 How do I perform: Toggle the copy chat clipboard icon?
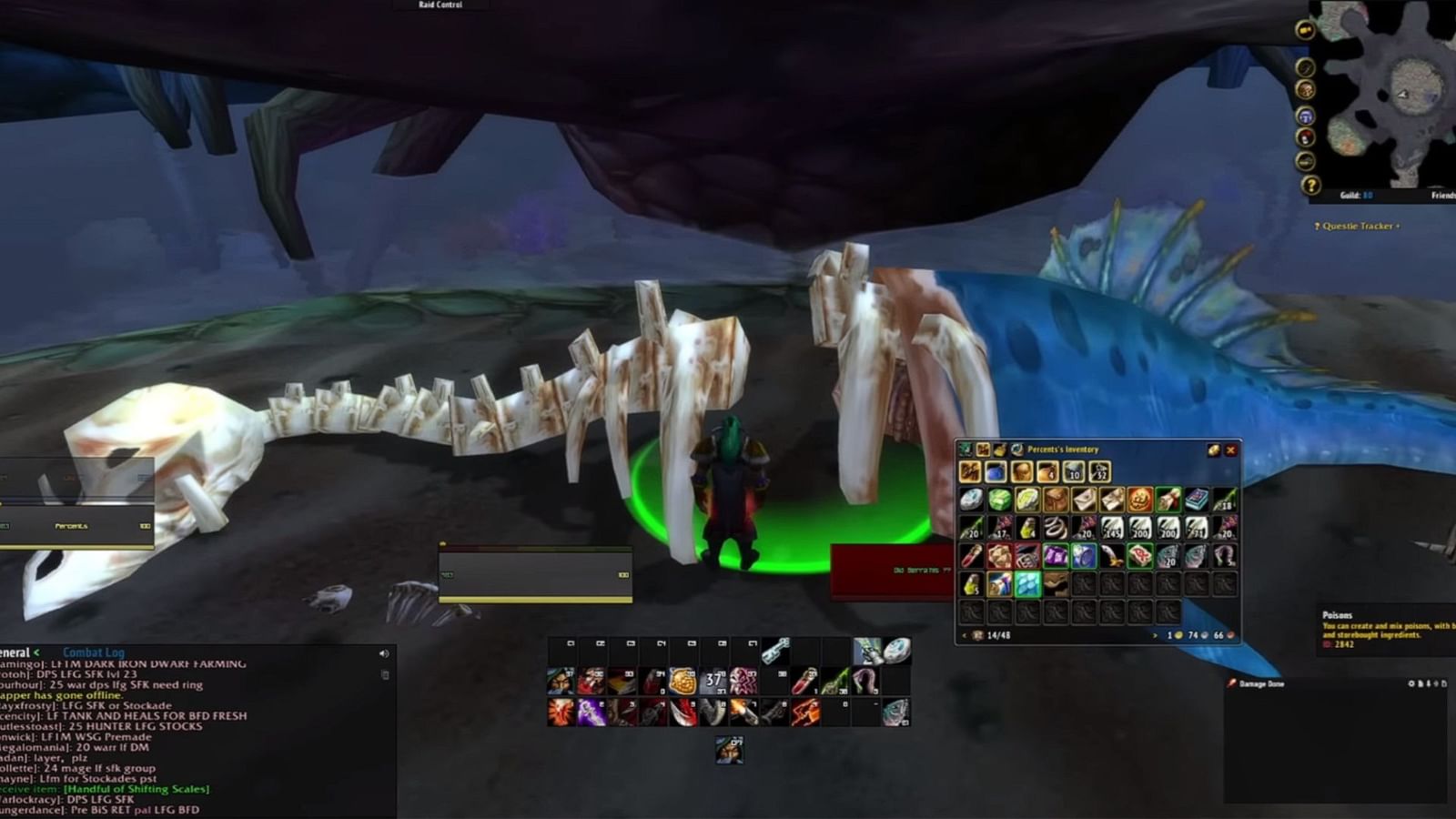(x=384, y=675)
